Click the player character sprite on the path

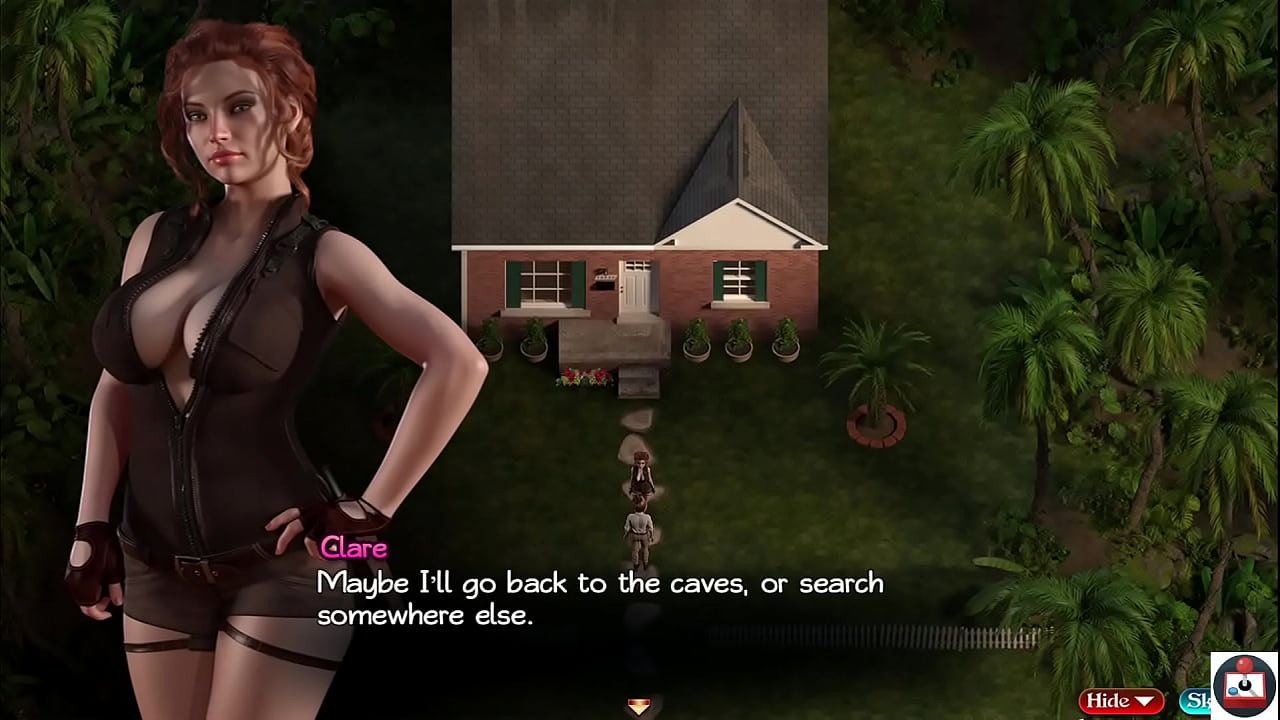pyautogui.click(x=638, y=525)
